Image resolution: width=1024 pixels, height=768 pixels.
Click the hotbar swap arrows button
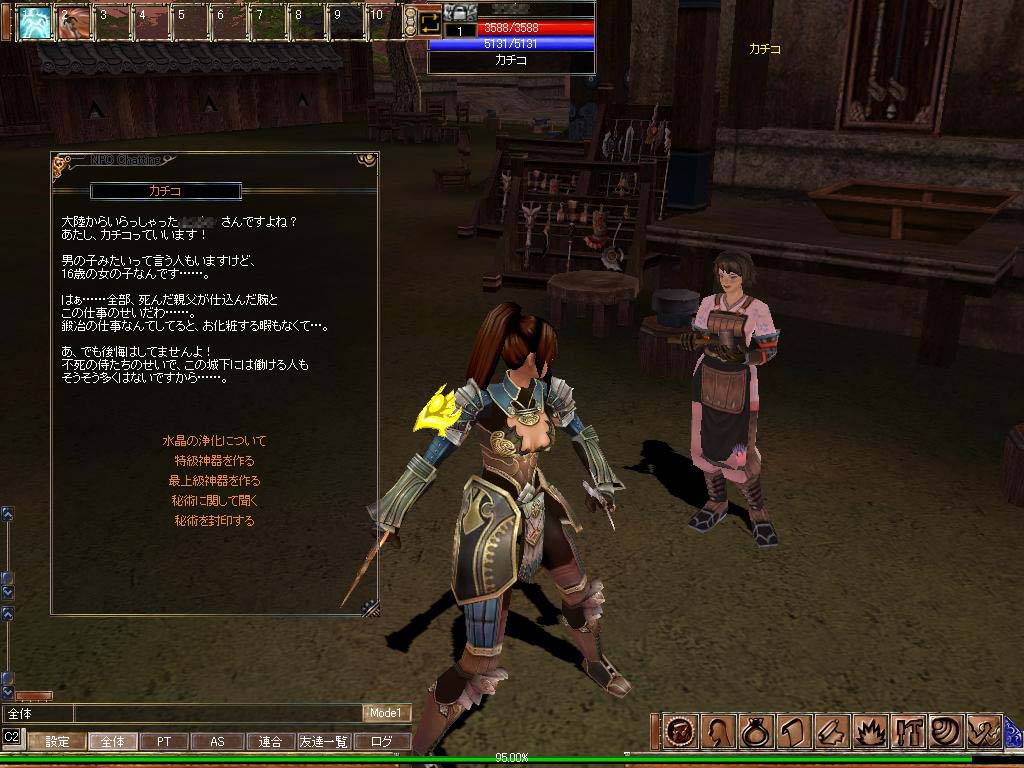430,21
